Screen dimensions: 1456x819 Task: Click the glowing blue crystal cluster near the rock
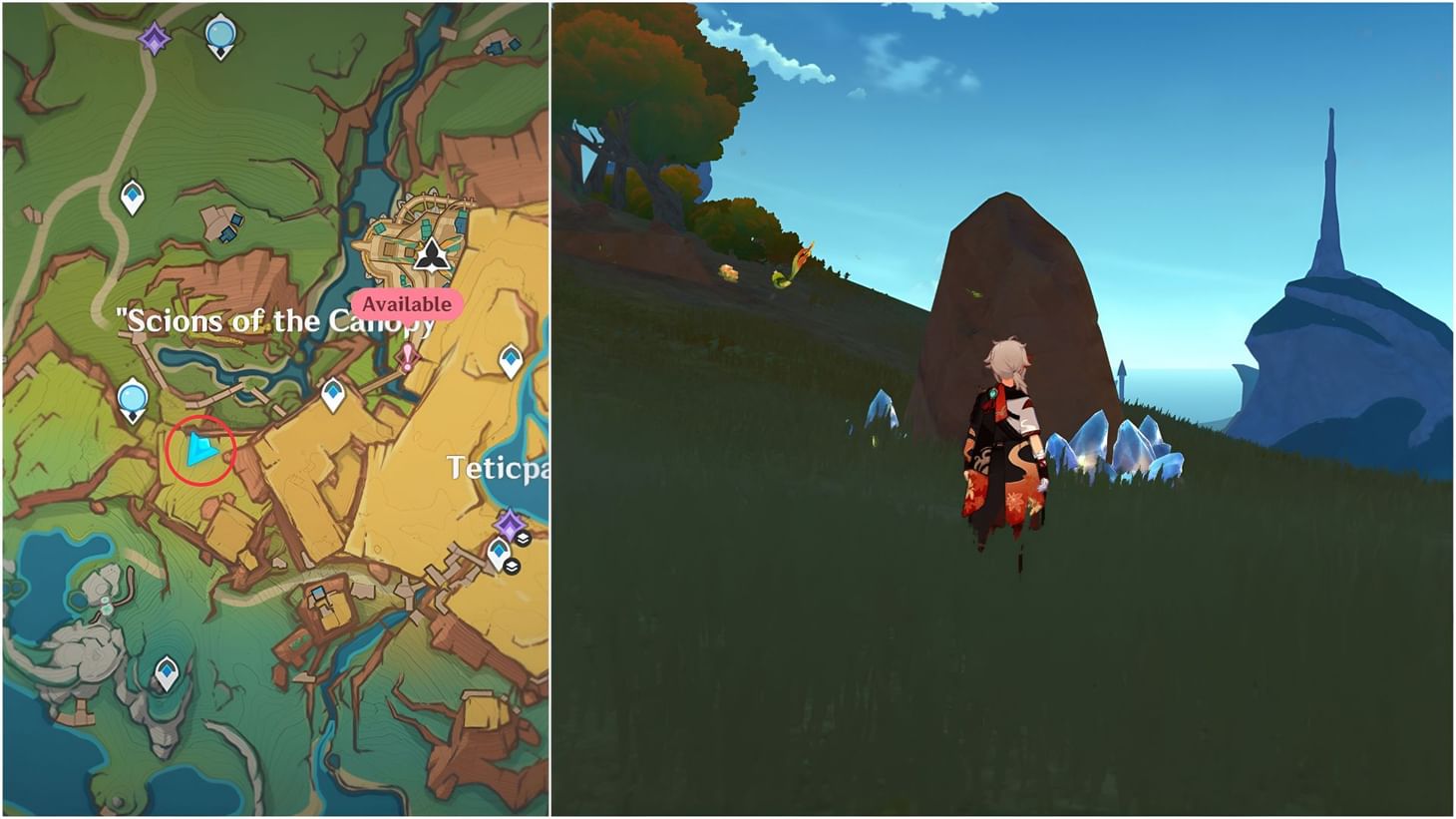click(x=1107, y=444)
